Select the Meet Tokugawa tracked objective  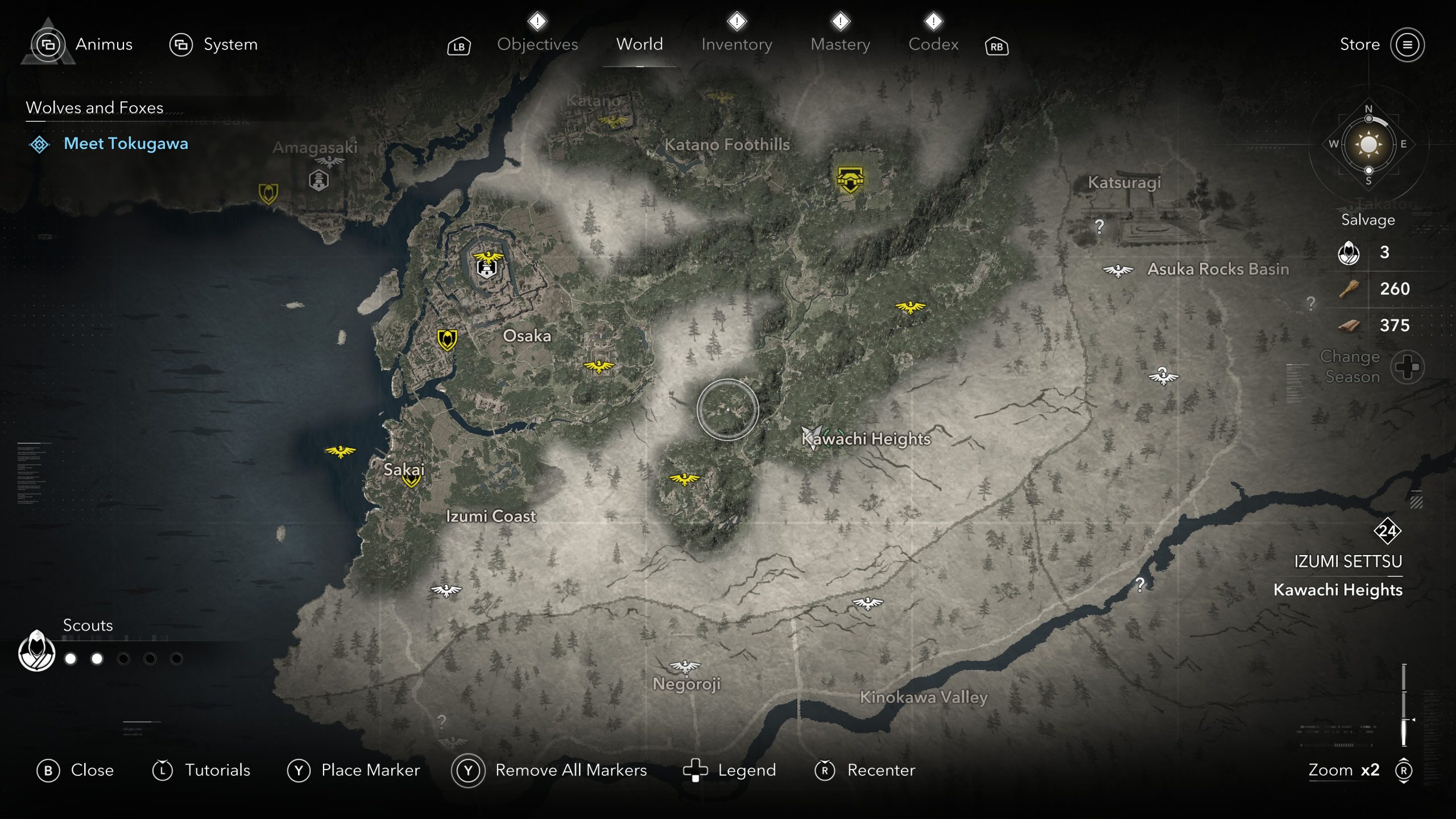(x=126, y=144)
